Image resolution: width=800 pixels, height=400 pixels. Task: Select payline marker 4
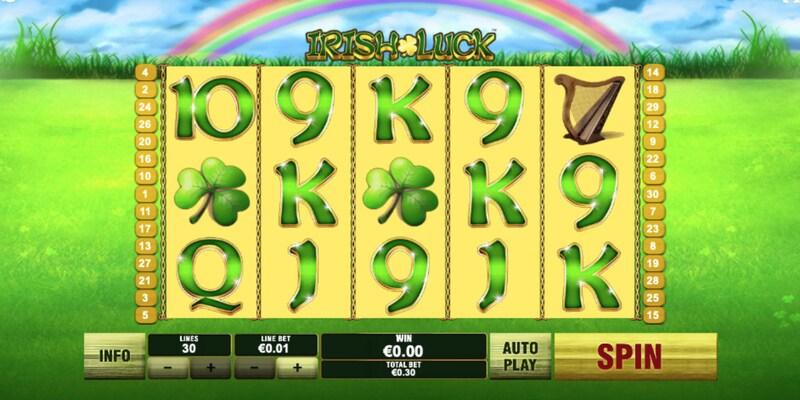144,72
